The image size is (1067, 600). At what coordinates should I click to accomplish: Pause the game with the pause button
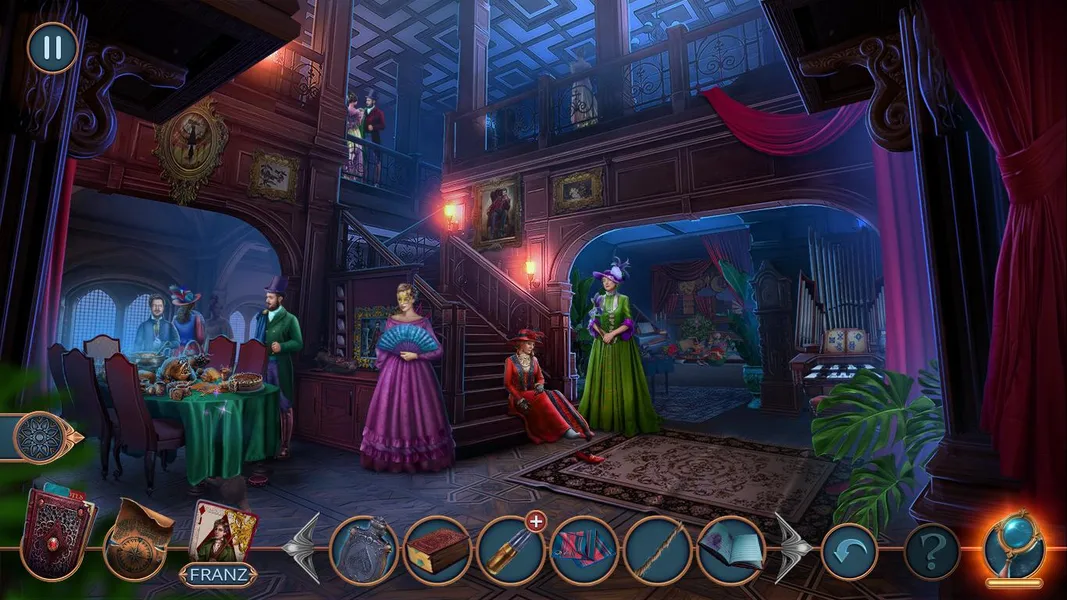[52, 47]
